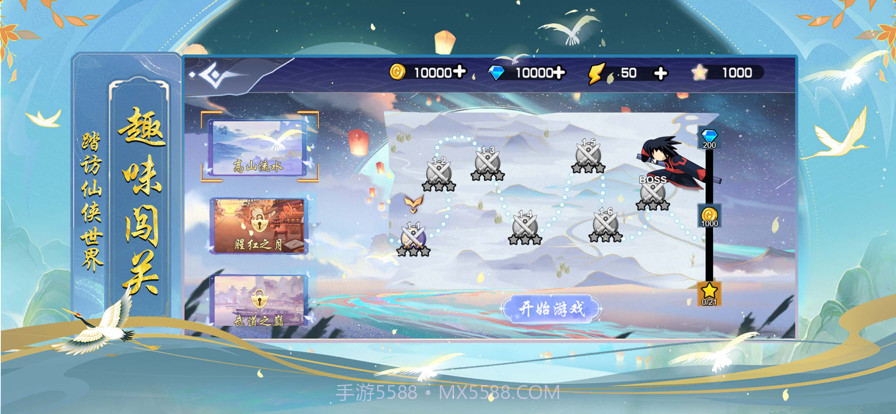896x414 pixels.
Task: Open the star progress counter icon
Action: (709, 292)
